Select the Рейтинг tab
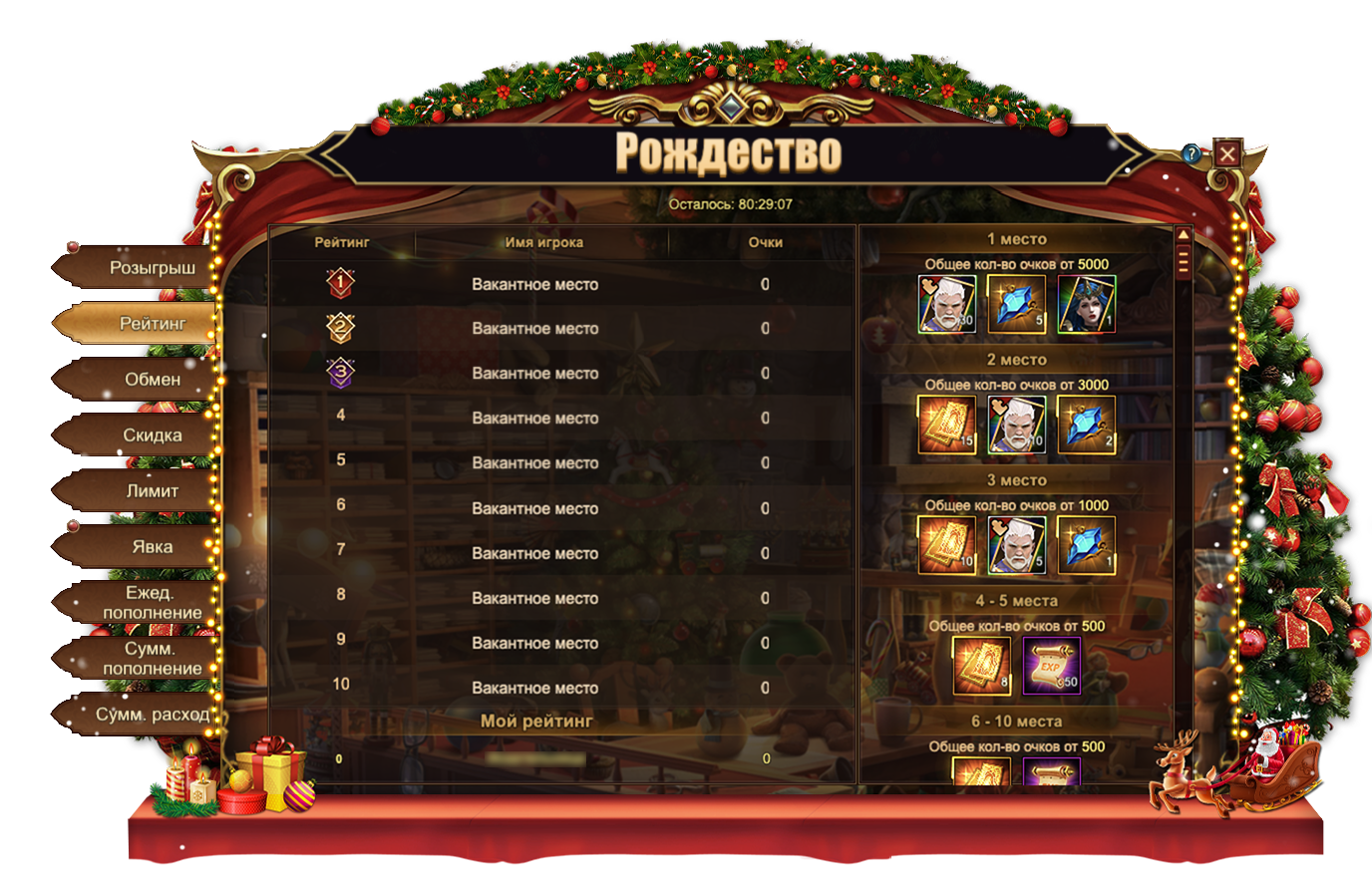 (x=152, y=324)
